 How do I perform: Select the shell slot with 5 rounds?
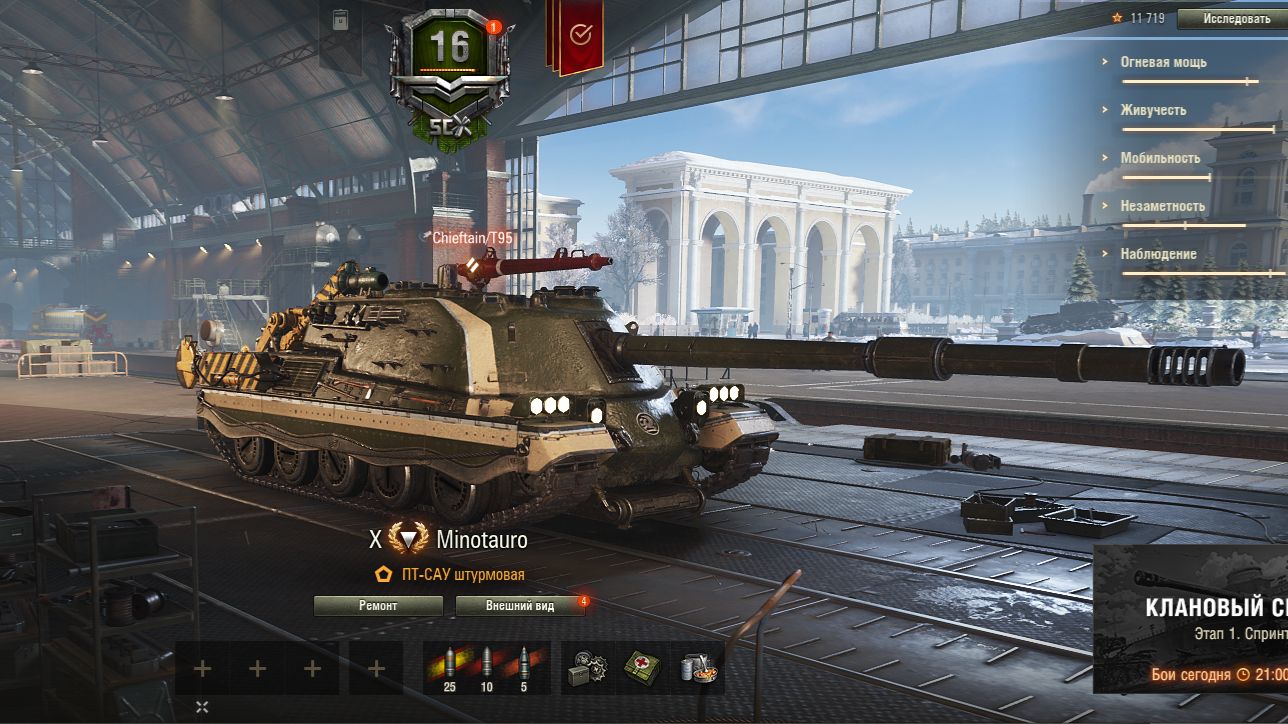[524, 668]
